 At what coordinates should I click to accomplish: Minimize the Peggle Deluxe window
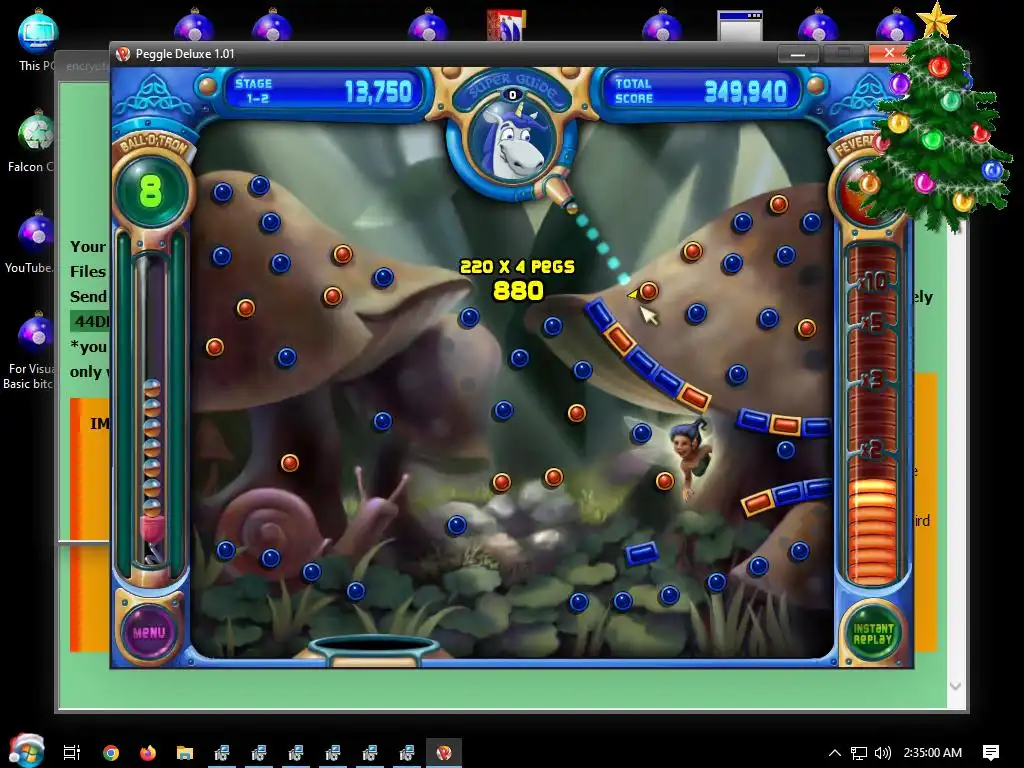[799, 54]
